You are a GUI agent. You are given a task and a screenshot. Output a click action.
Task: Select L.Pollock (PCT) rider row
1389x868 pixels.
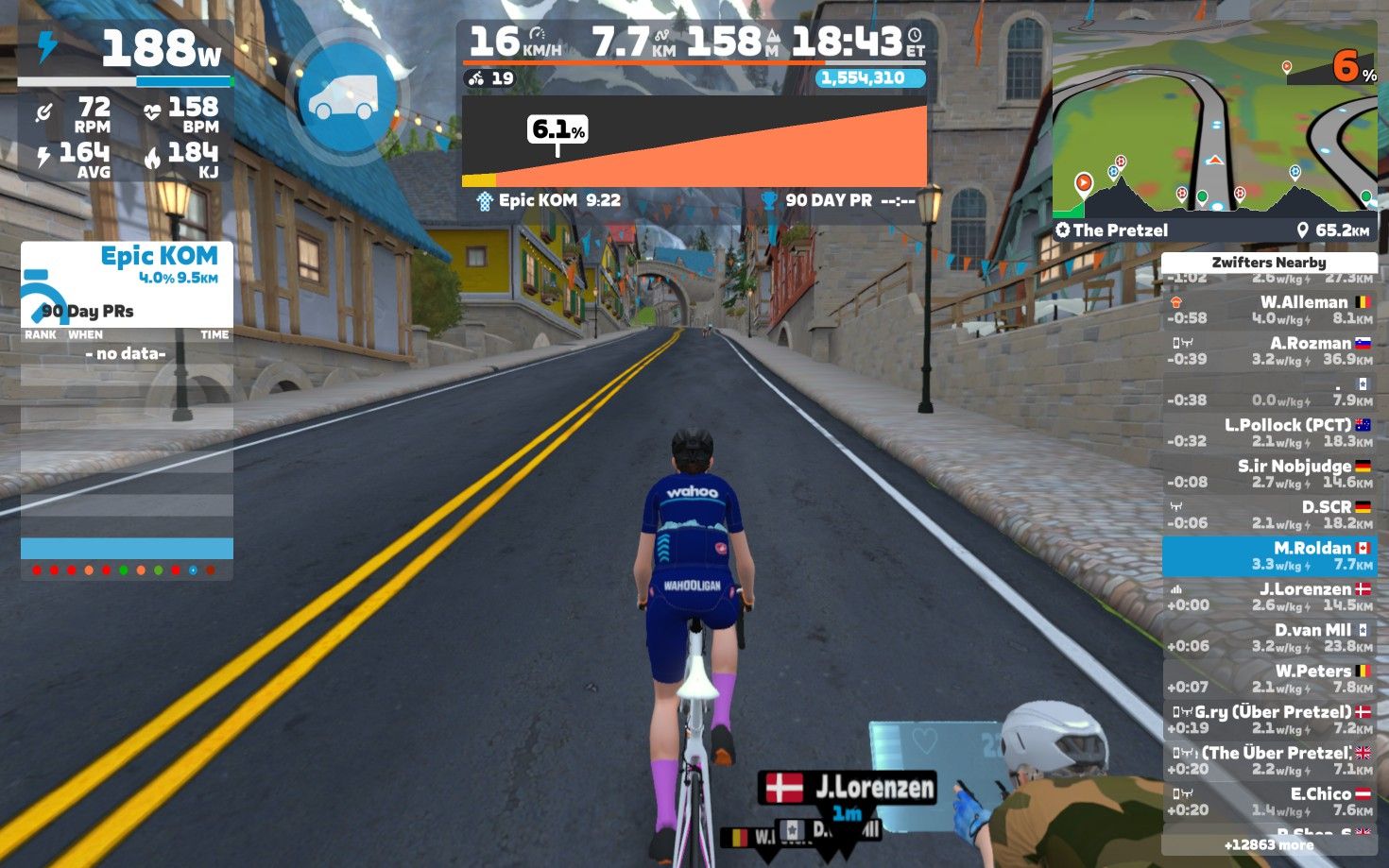coord(1269,433)
